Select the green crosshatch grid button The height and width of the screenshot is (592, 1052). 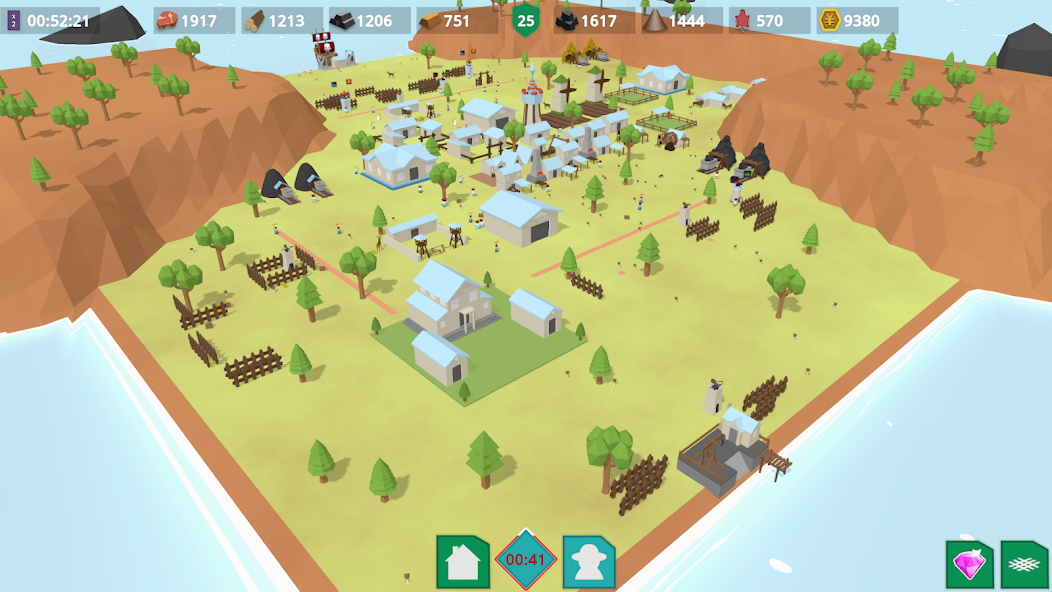click(1024, 565)
